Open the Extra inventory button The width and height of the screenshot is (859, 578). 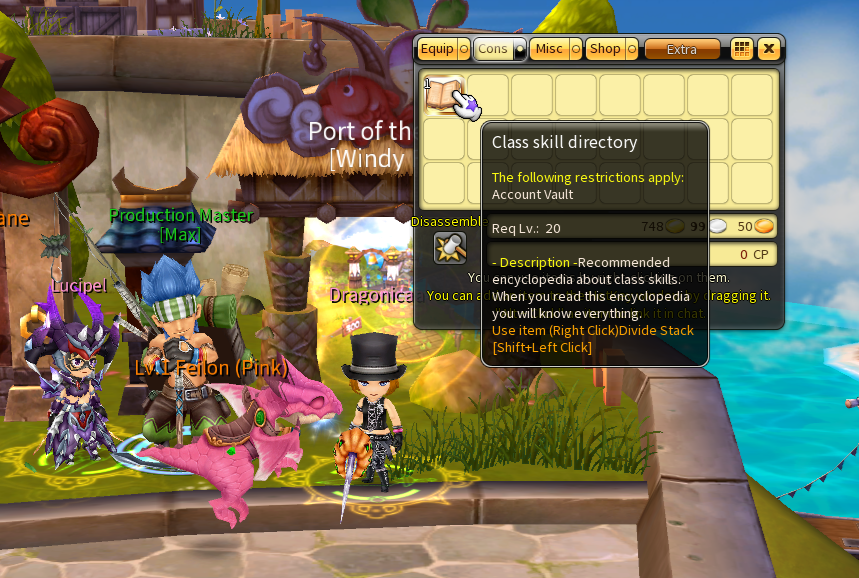tap(682, 49)
